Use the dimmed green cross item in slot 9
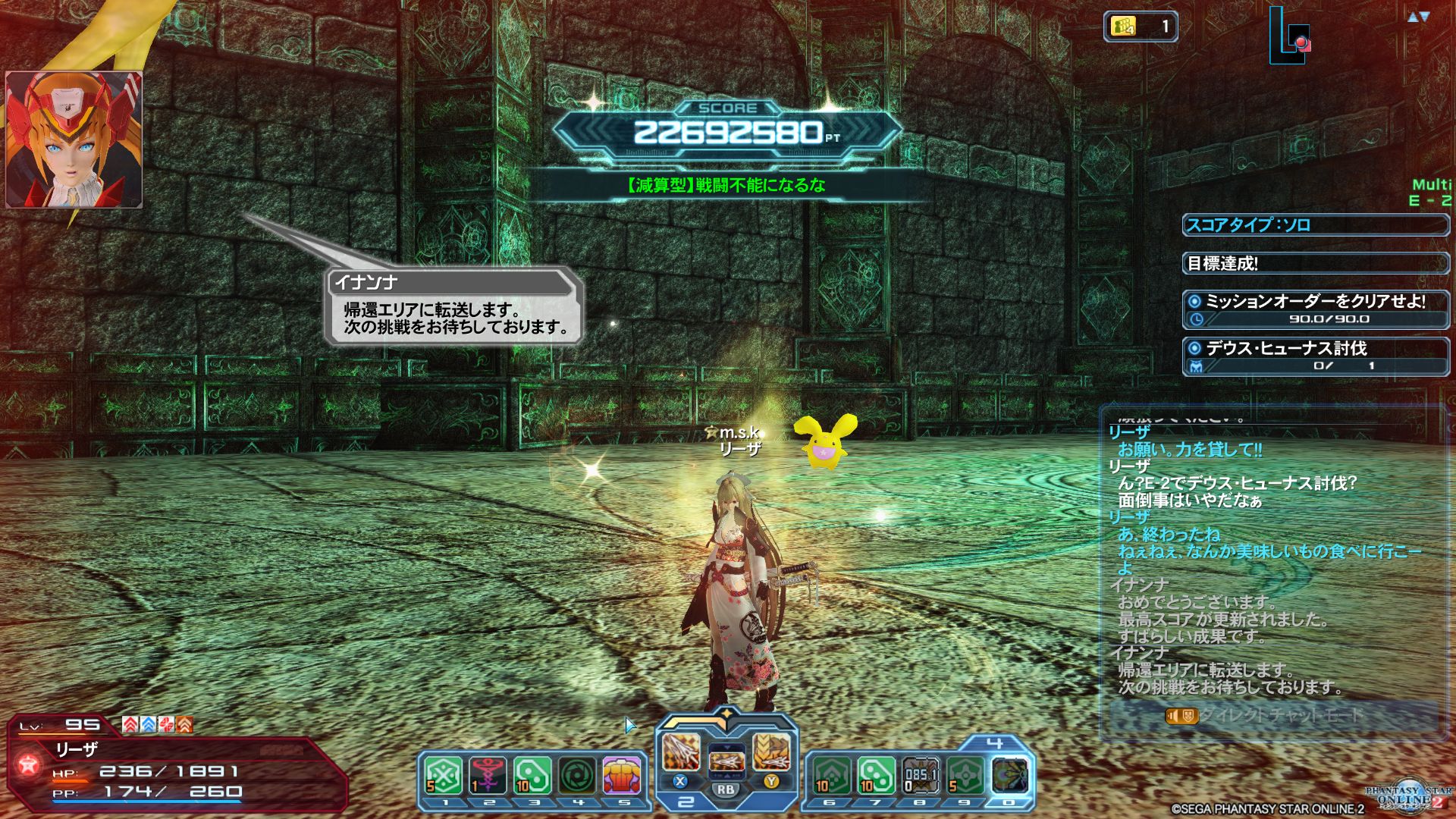 point(965,776)
